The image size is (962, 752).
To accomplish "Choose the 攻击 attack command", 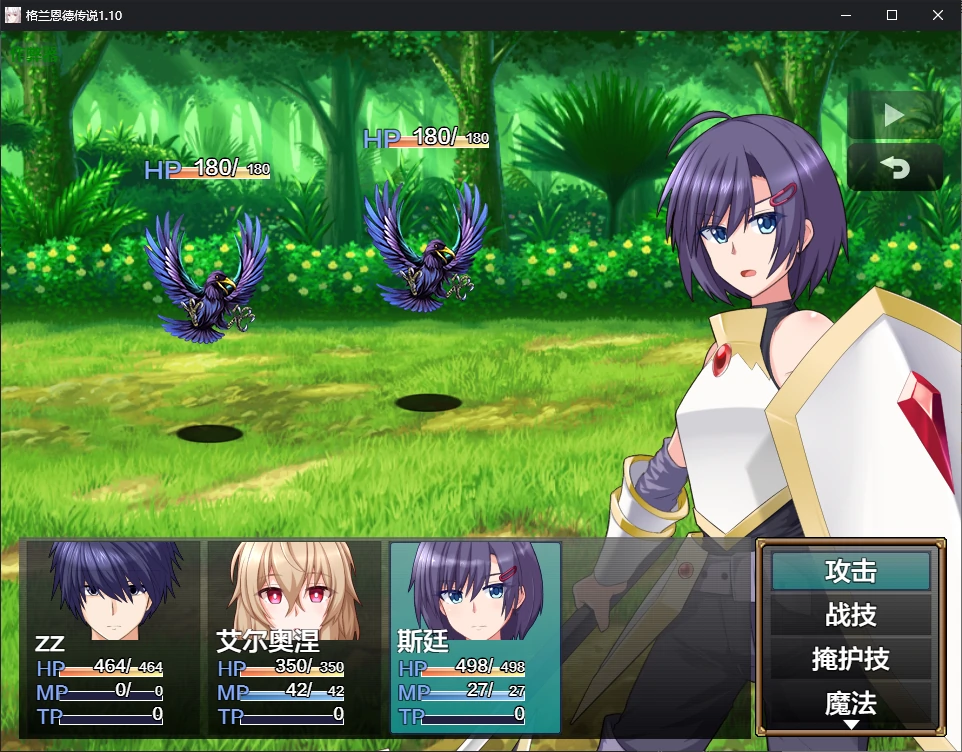I will click(850, 571).
